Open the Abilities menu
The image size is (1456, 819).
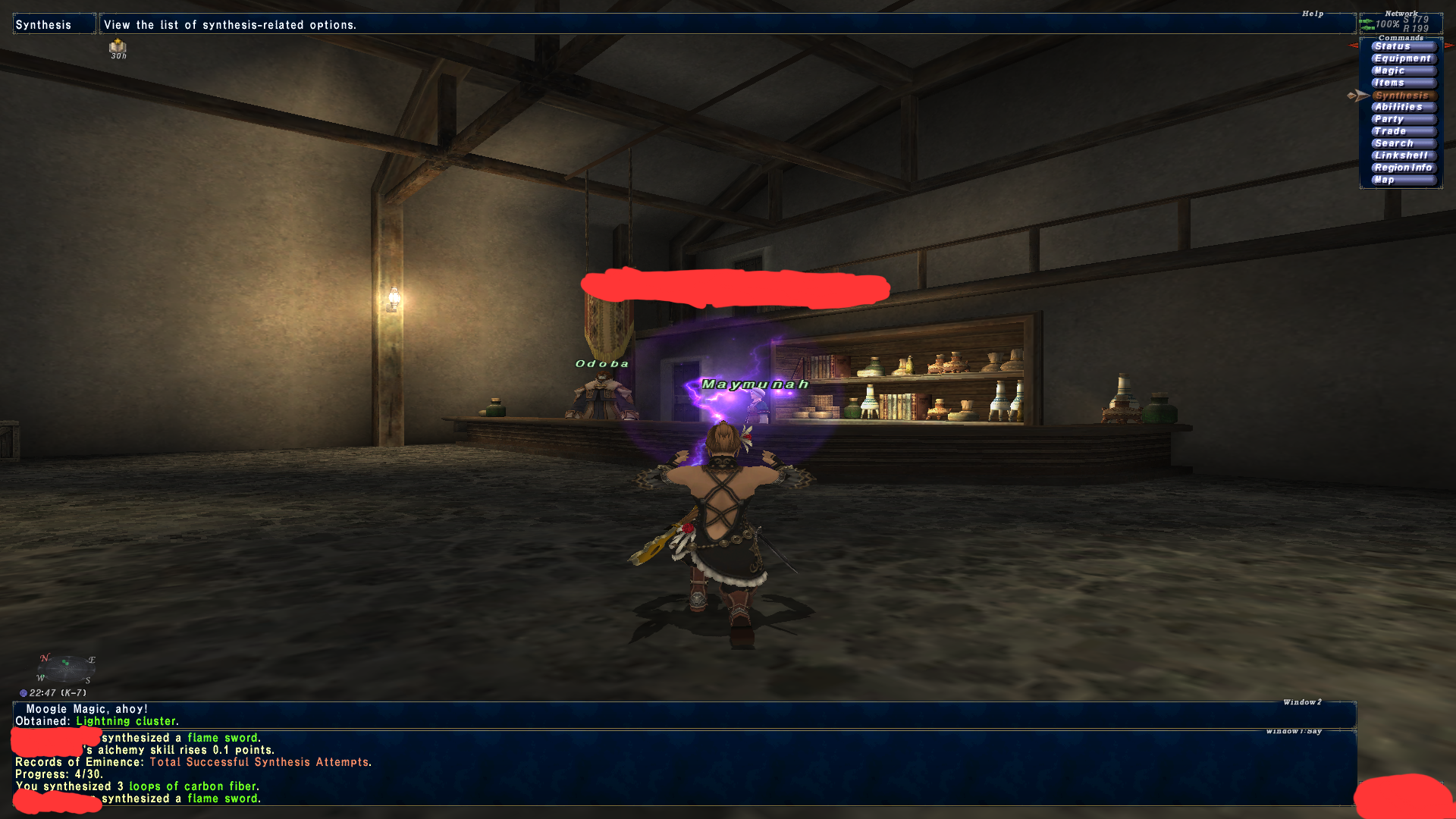tap(1402, 107)
